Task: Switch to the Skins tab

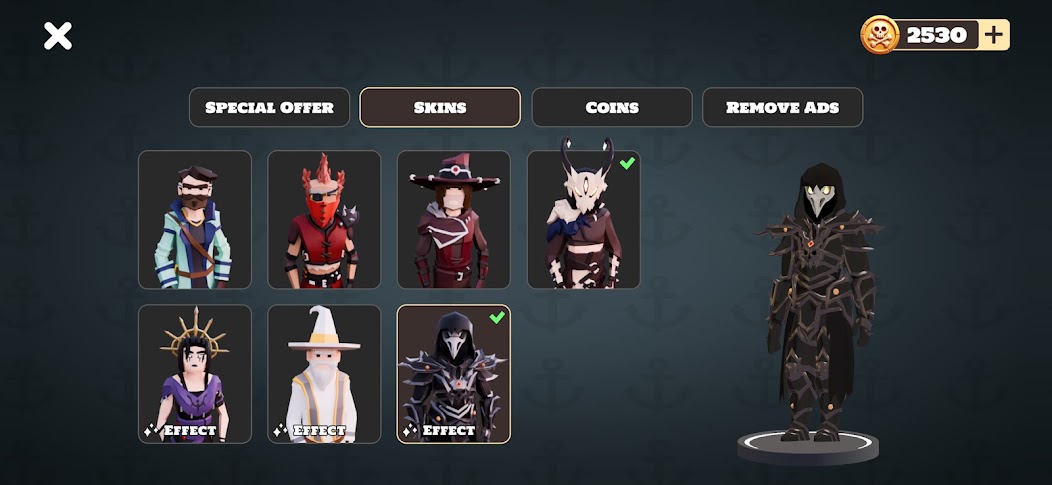Action: pos(440,108)
